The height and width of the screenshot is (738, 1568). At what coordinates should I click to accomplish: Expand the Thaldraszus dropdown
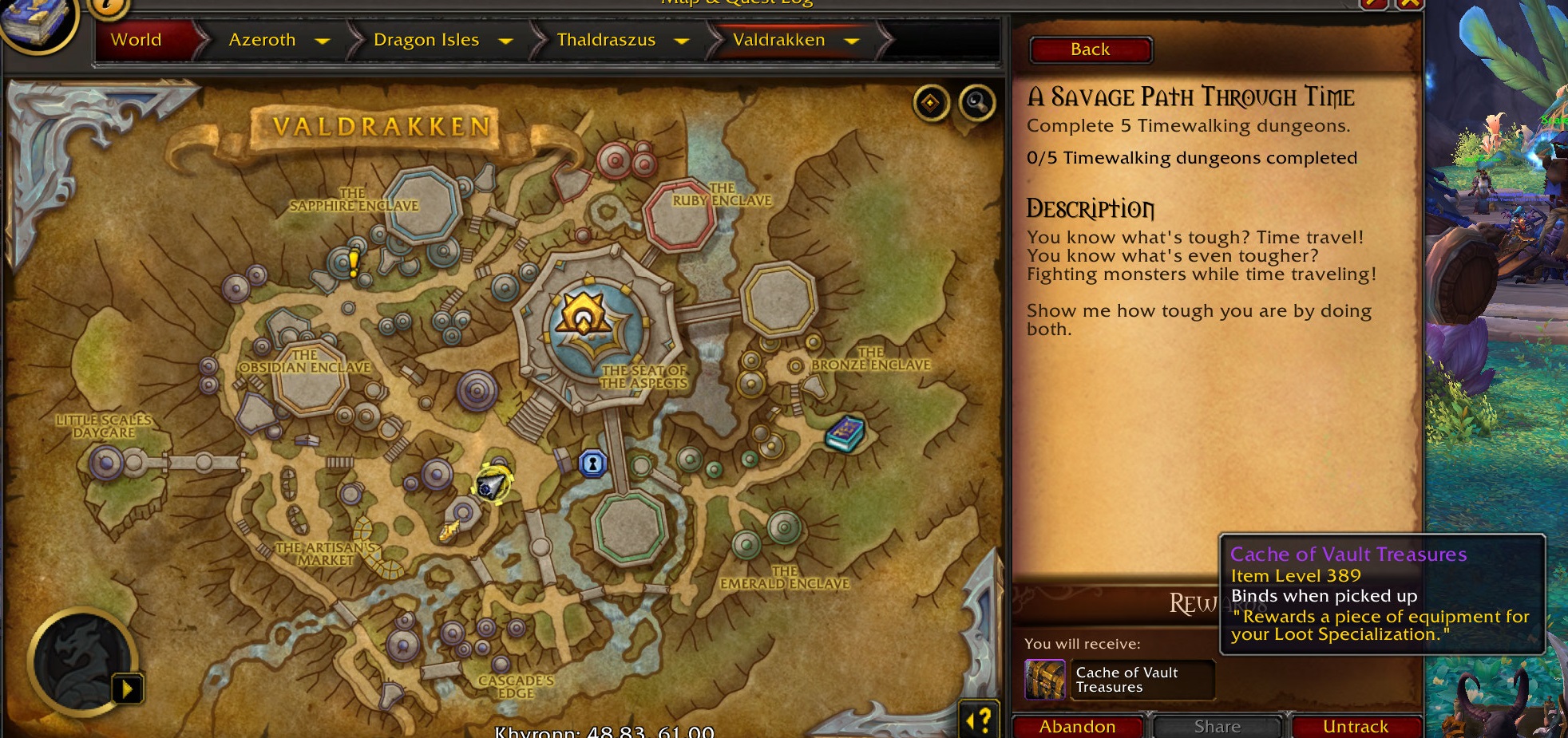pyautogui.click(x=682, y=40)
